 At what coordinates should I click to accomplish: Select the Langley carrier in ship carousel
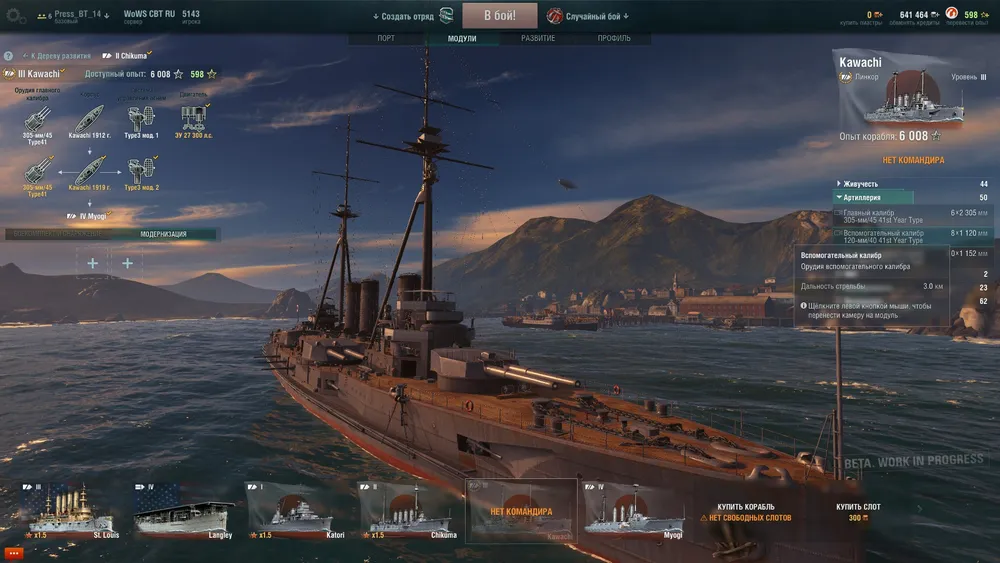(x=184, y=512)
